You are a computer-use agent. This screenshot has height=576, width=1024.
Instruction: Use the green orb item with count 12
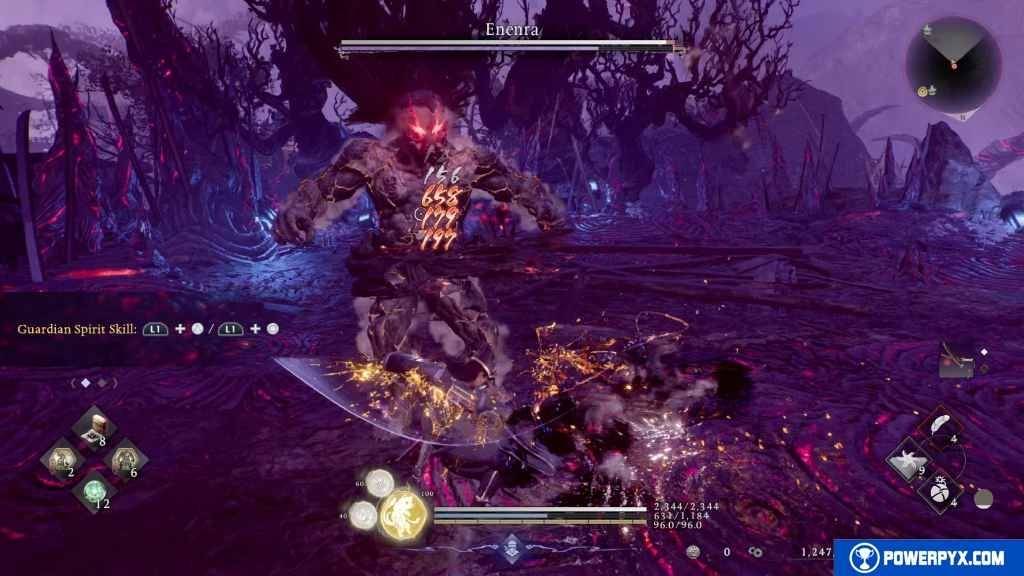(95, 491)
